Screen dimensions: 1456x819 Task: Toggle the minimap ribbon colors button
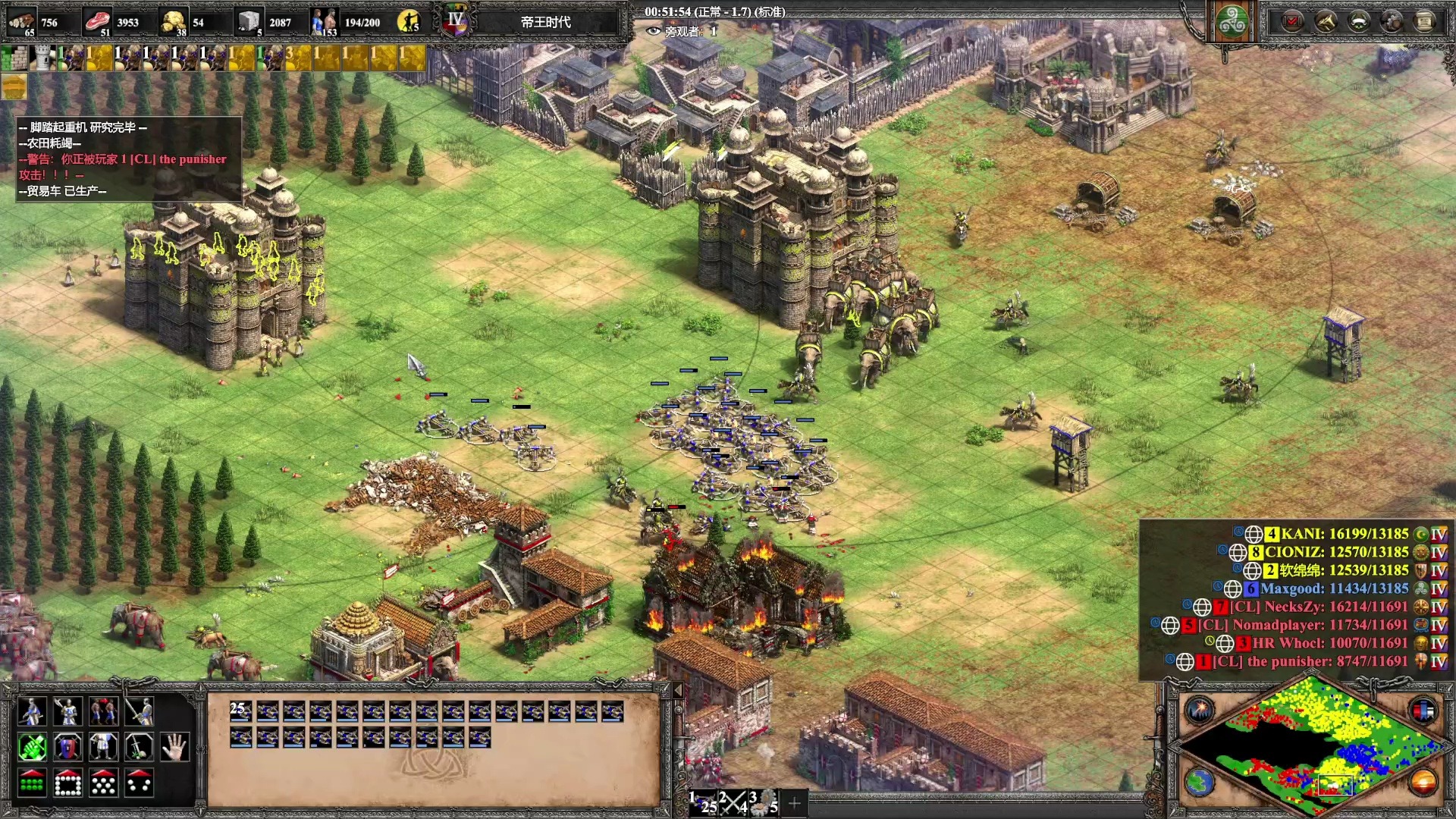tap(1423, 711)
